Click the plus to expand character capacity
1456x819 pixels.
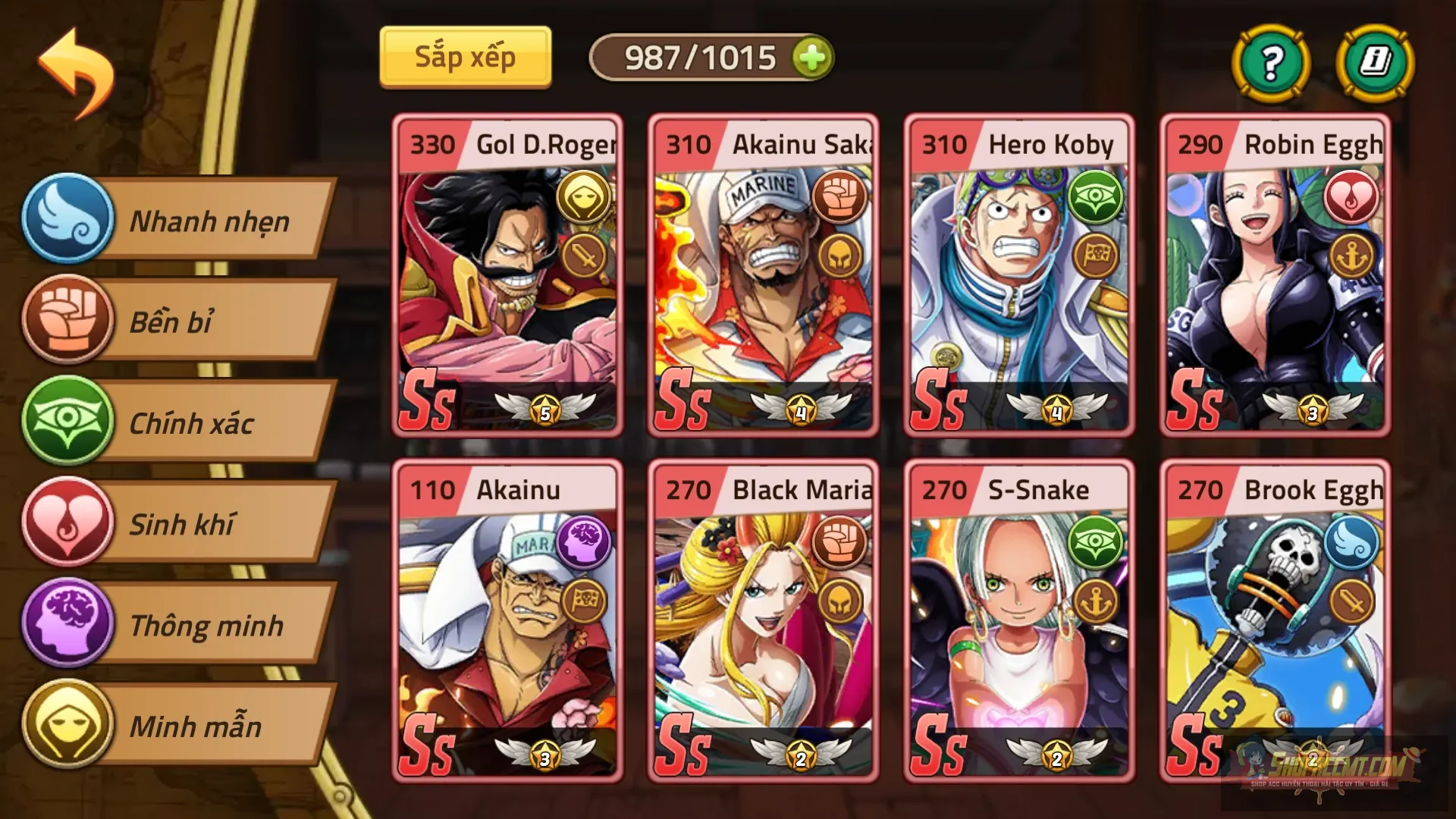tap(812, 56)
